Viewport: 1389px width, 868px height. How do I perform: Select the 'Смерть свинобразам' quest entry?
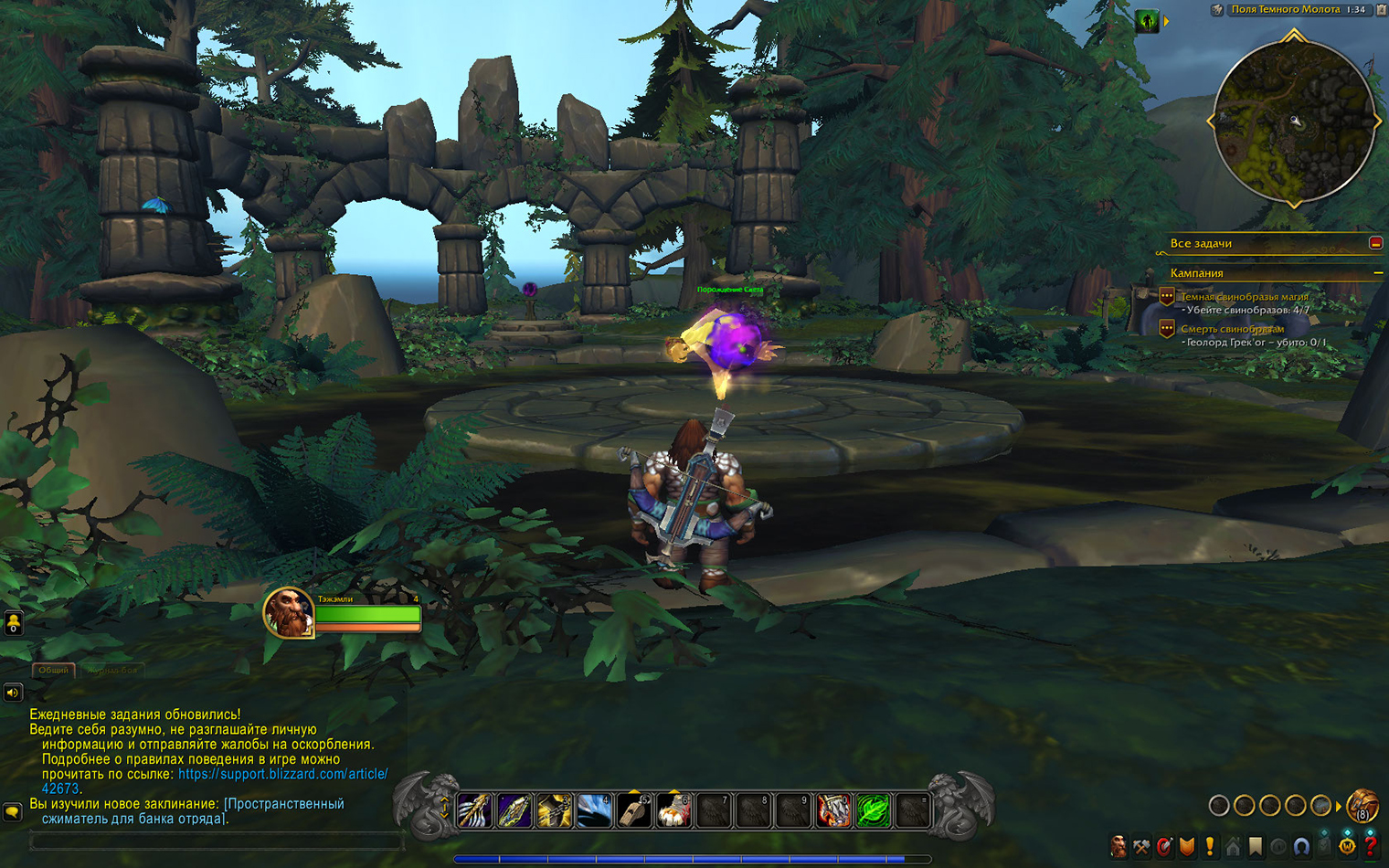[1232, 329]
